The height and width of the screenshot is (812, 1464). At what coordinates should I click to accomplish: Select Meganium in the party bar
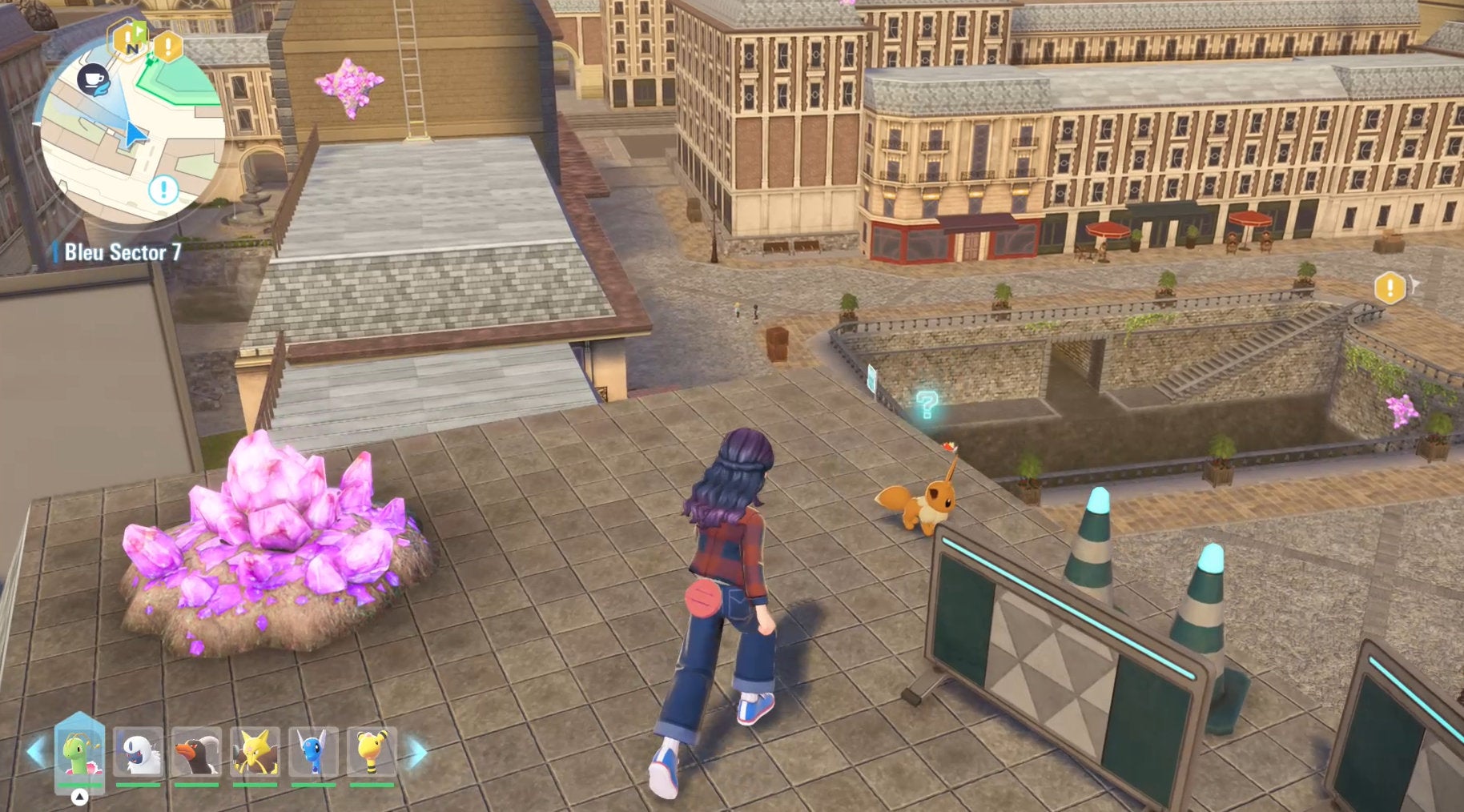click(79, 753)
